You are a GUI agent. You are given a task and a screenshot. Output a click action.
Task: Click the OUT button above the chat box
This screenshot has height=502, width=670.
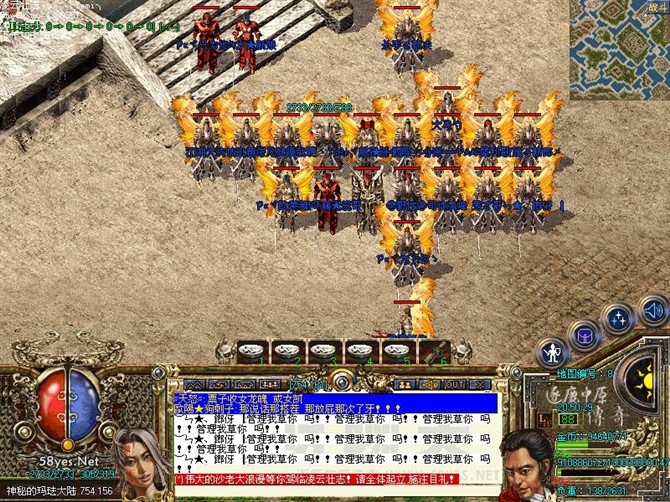pyautogui.click(x=454, y=383)
